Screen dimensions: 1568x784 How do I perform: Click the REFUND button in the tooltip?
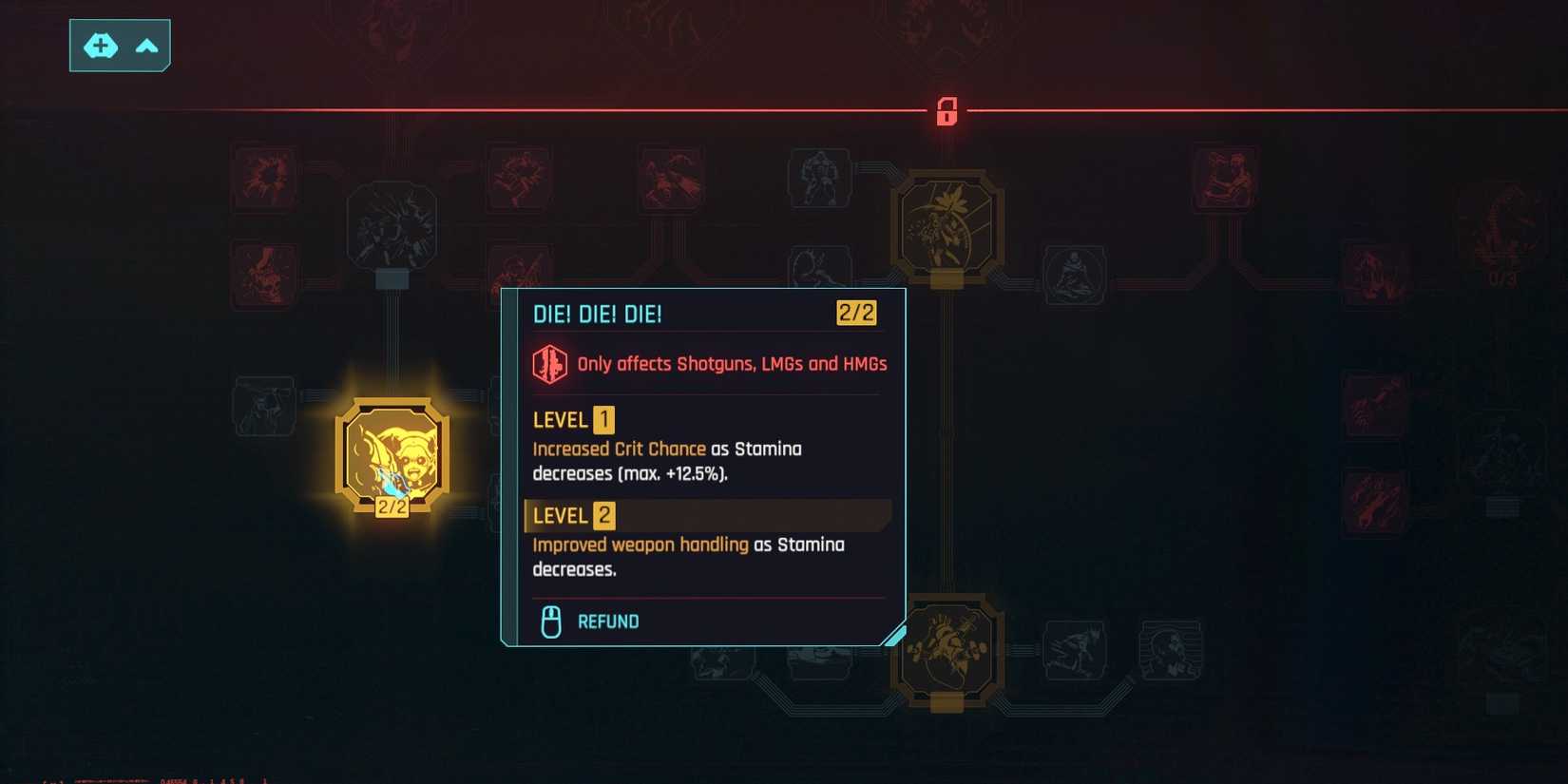pos(608,621)
